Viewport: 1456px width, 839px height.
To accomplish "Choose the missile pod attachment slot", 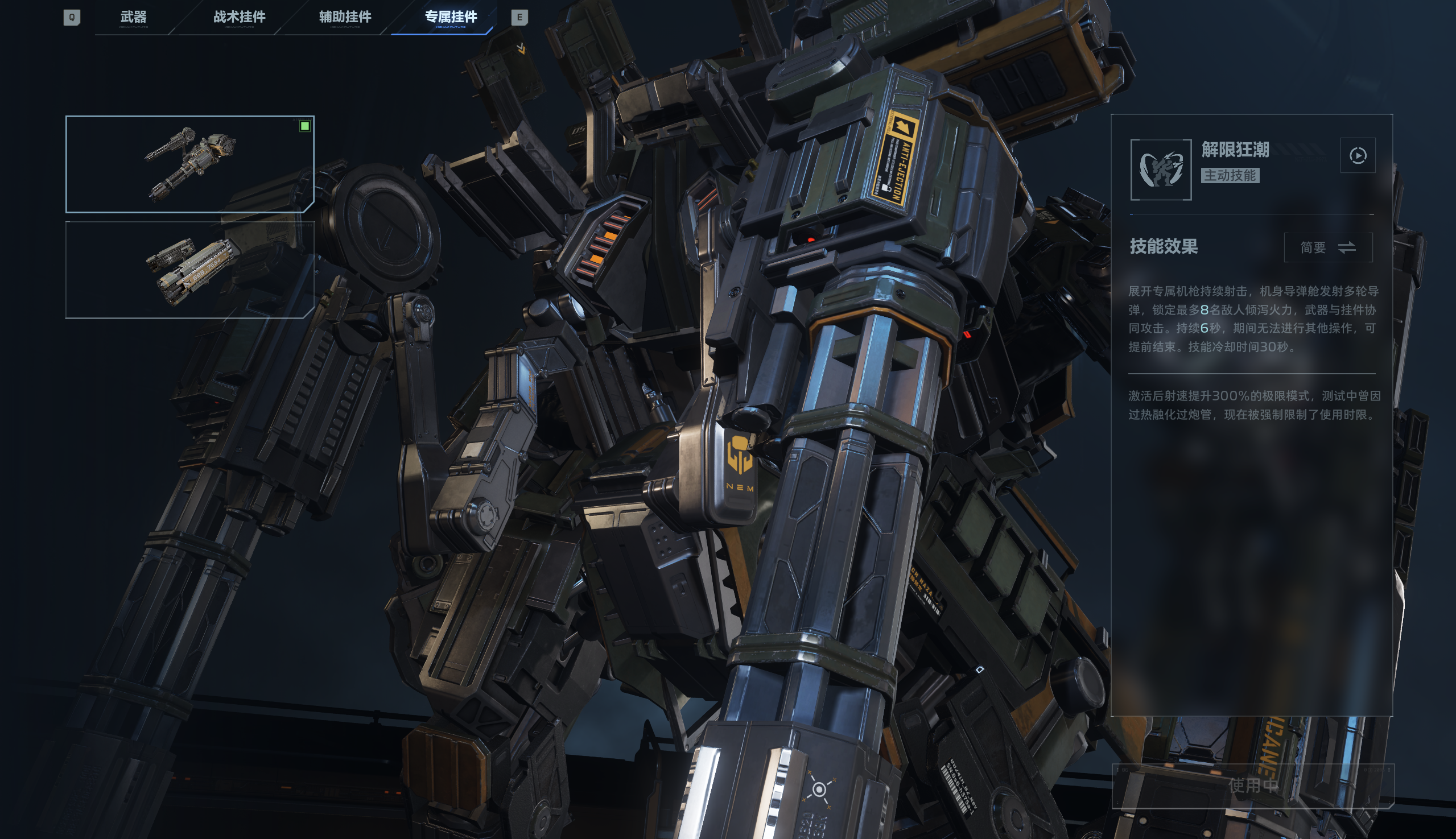I will [x=189, y=270].
